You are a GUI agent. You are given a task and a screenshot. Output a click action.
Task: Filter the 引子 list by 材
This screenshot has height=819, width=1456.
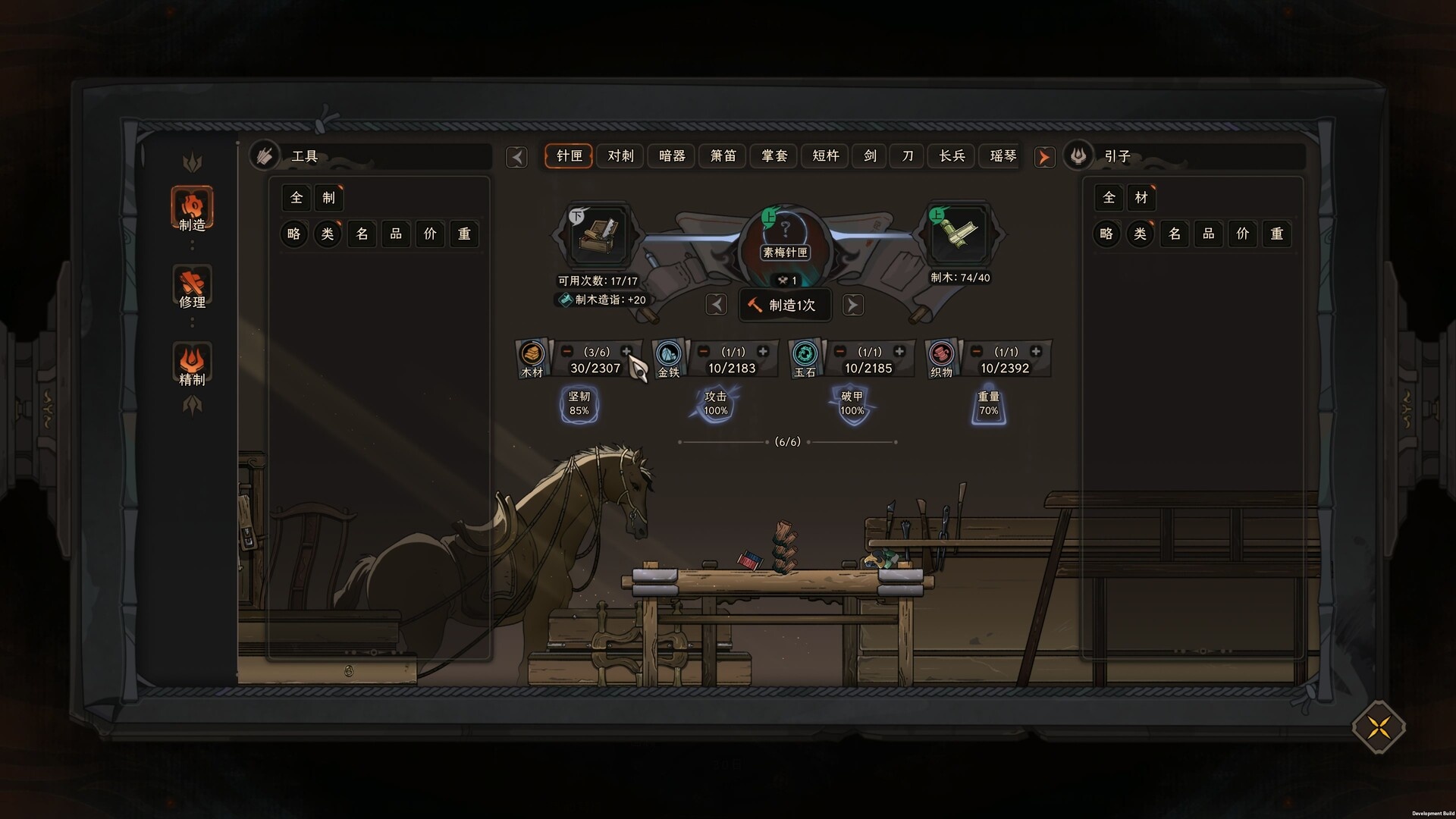pyautogui.click(x=1141, y=198)
